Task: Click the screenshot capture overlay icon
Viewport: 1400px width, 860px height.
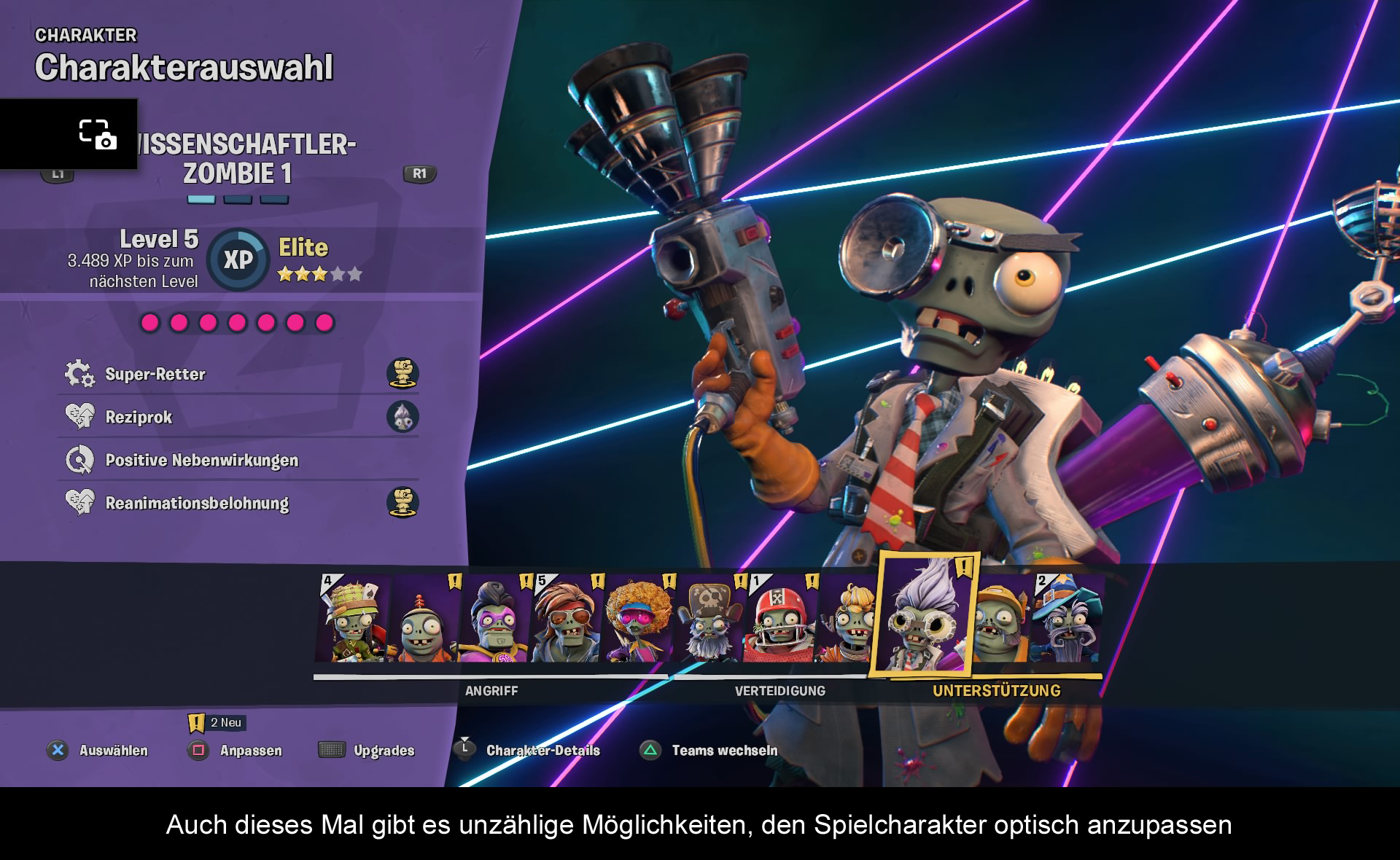Action: [97, 135]
